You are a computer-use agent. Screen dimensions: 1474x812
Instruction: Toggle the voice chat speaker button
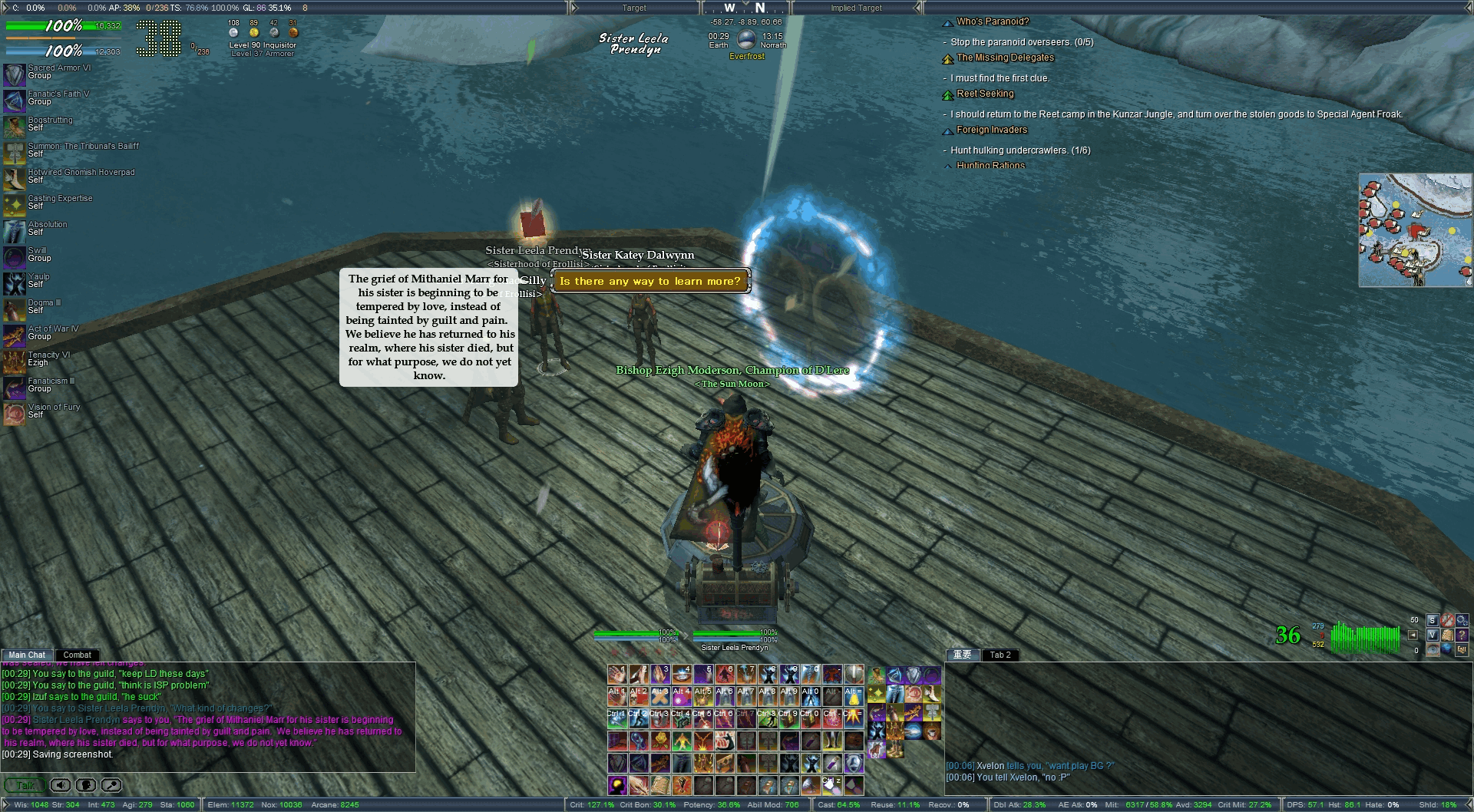click(61, 785)
